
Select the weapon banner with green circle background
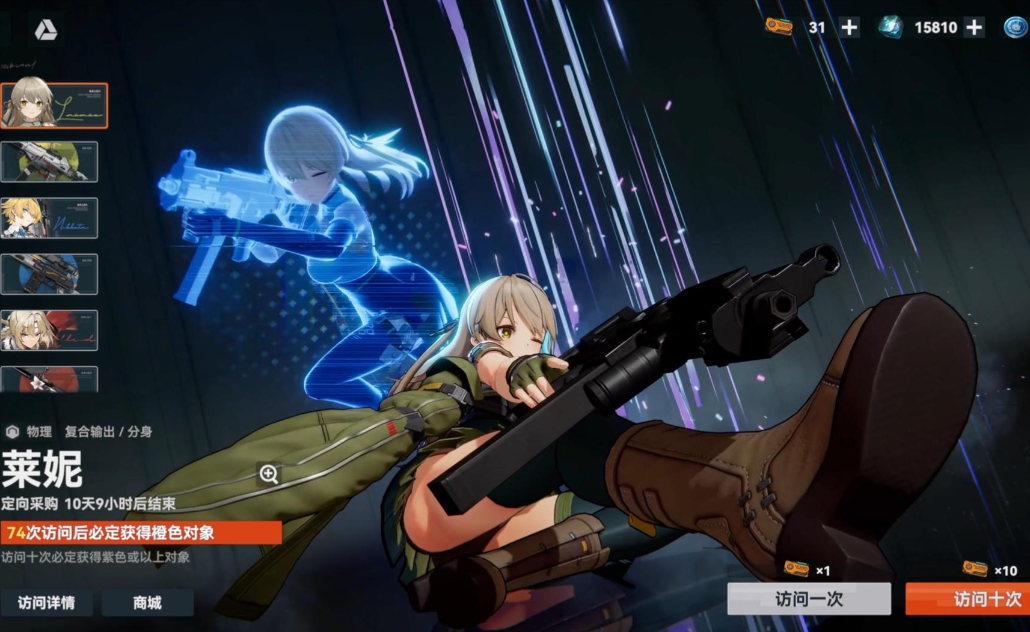click(50, 162)
